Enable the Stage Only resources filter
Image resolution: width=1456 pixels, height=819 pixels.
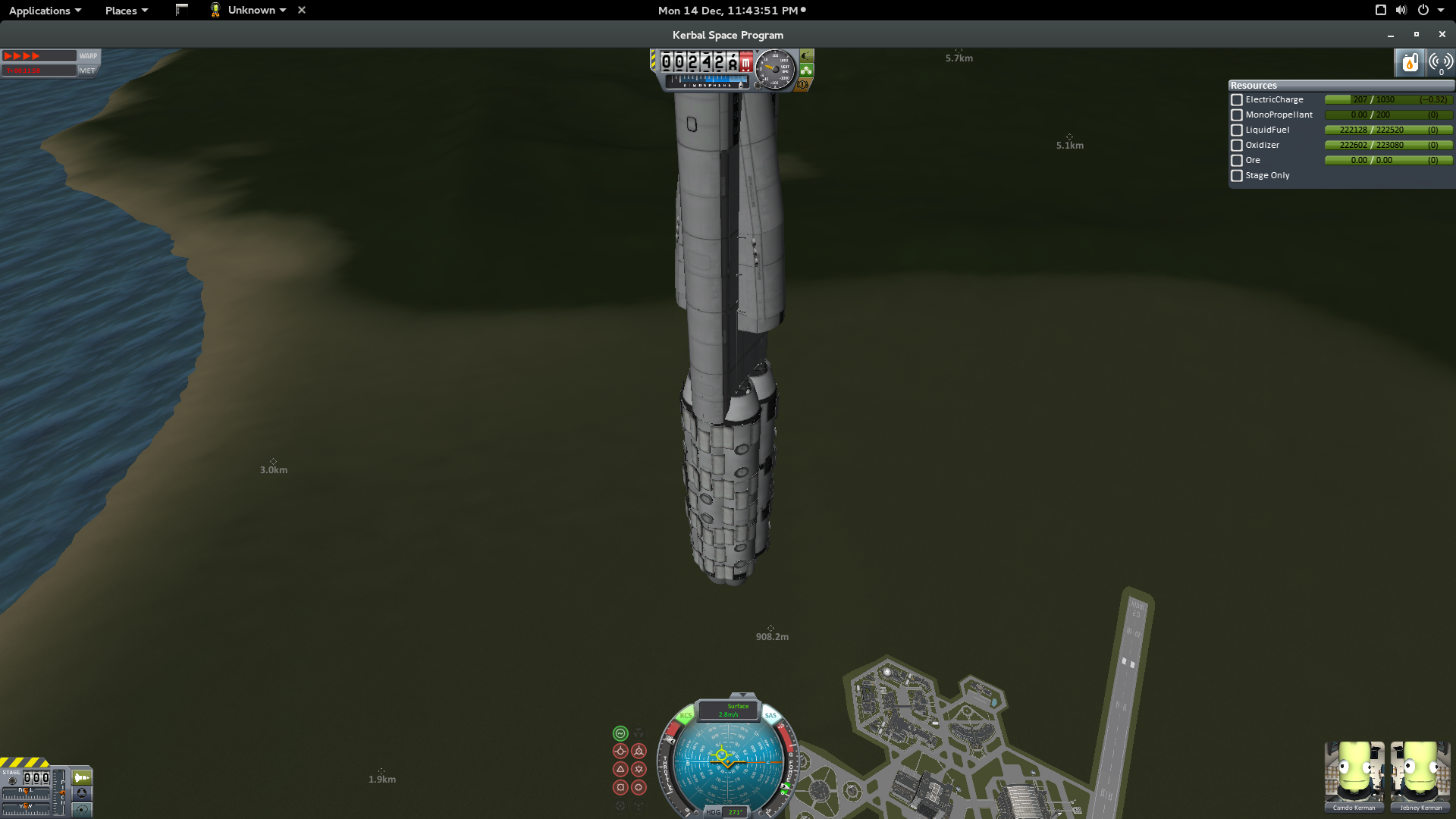(x=1236, y=176)
